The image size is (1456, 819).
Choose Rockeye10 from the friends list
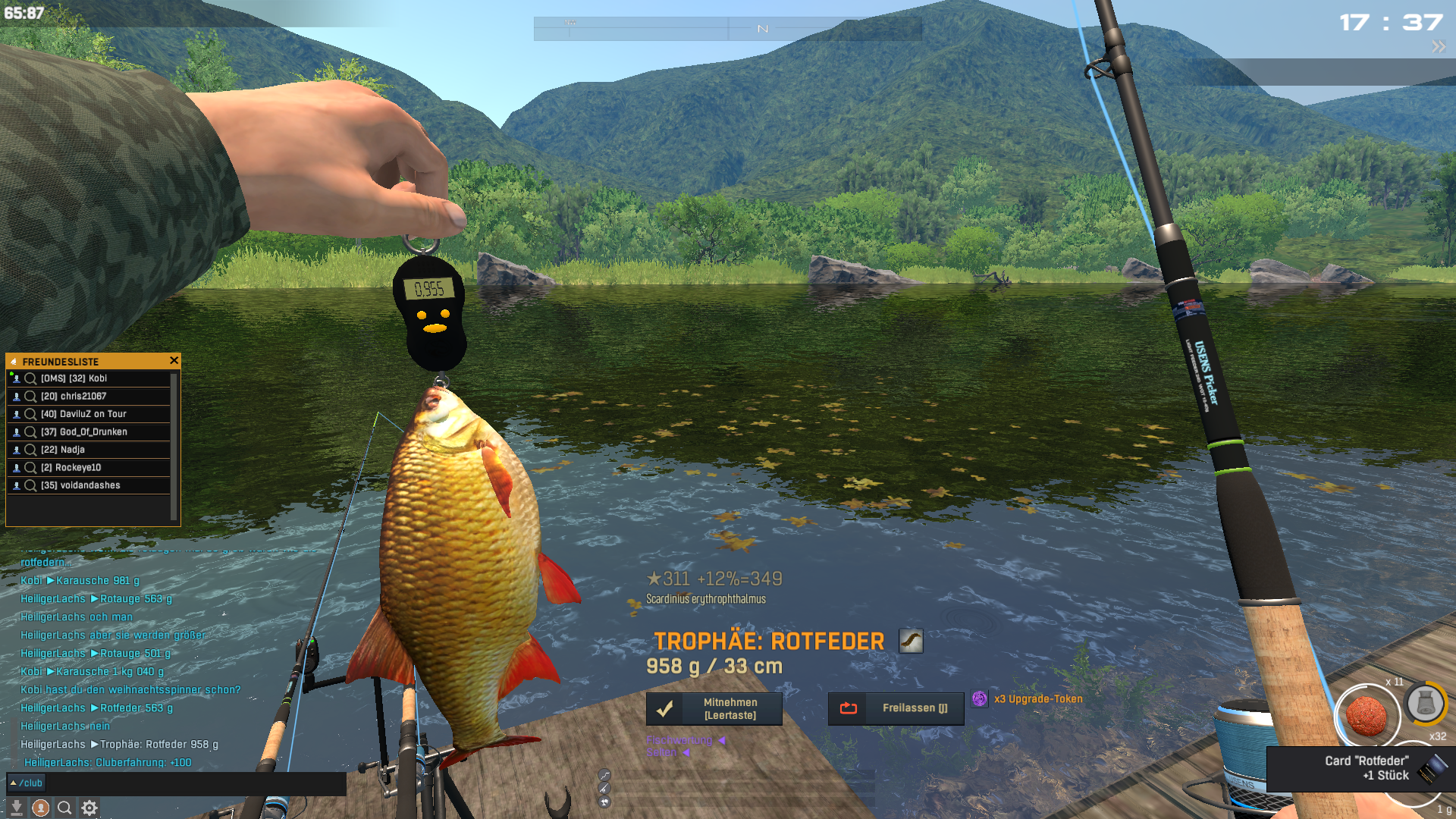(x=71, y=468)
